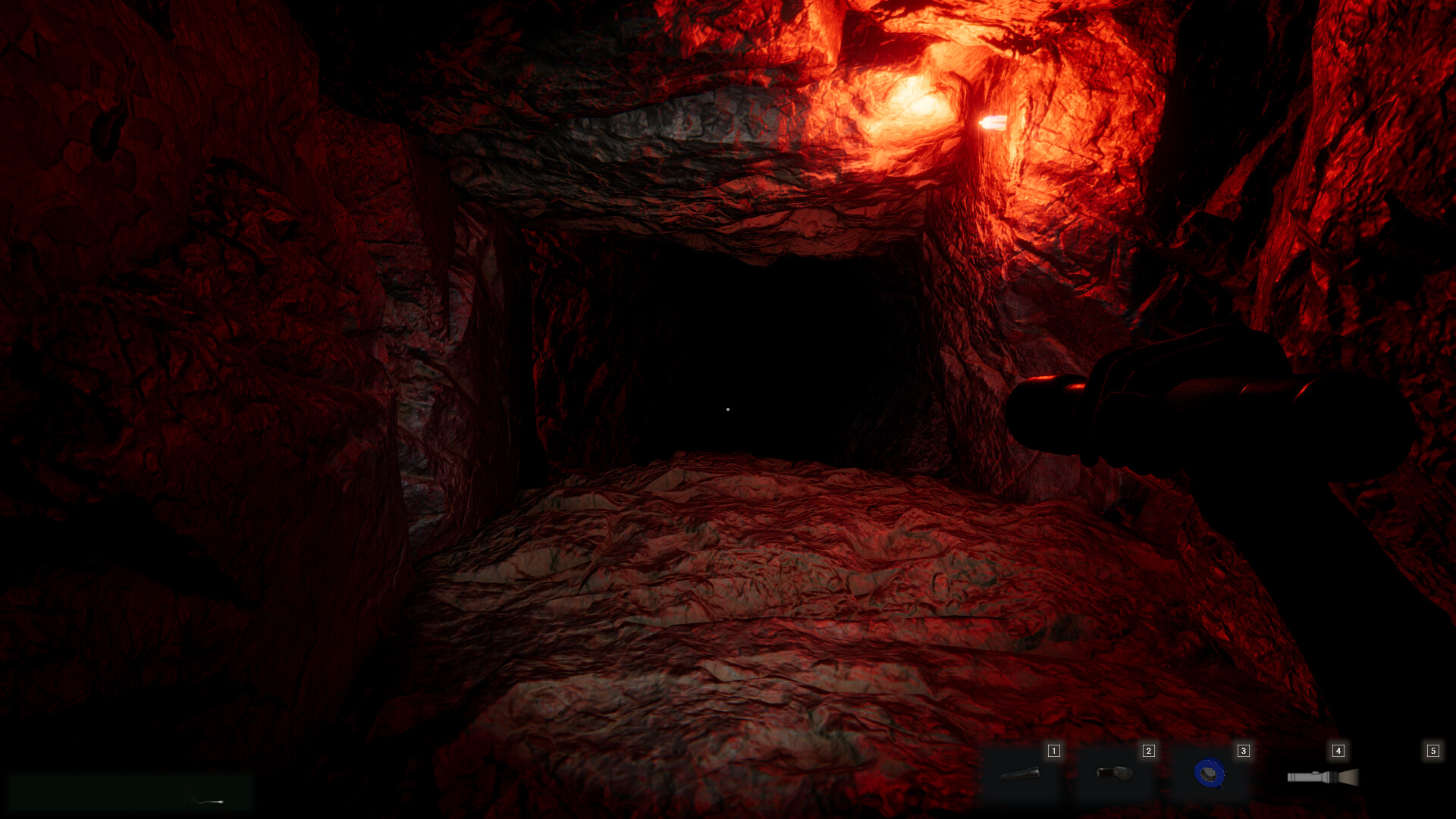Image resolution: width=1456 pixels, height=819 pixels.
Task: Equip the silver flashlight in slot 4
Action: [x=1323, y=776]
